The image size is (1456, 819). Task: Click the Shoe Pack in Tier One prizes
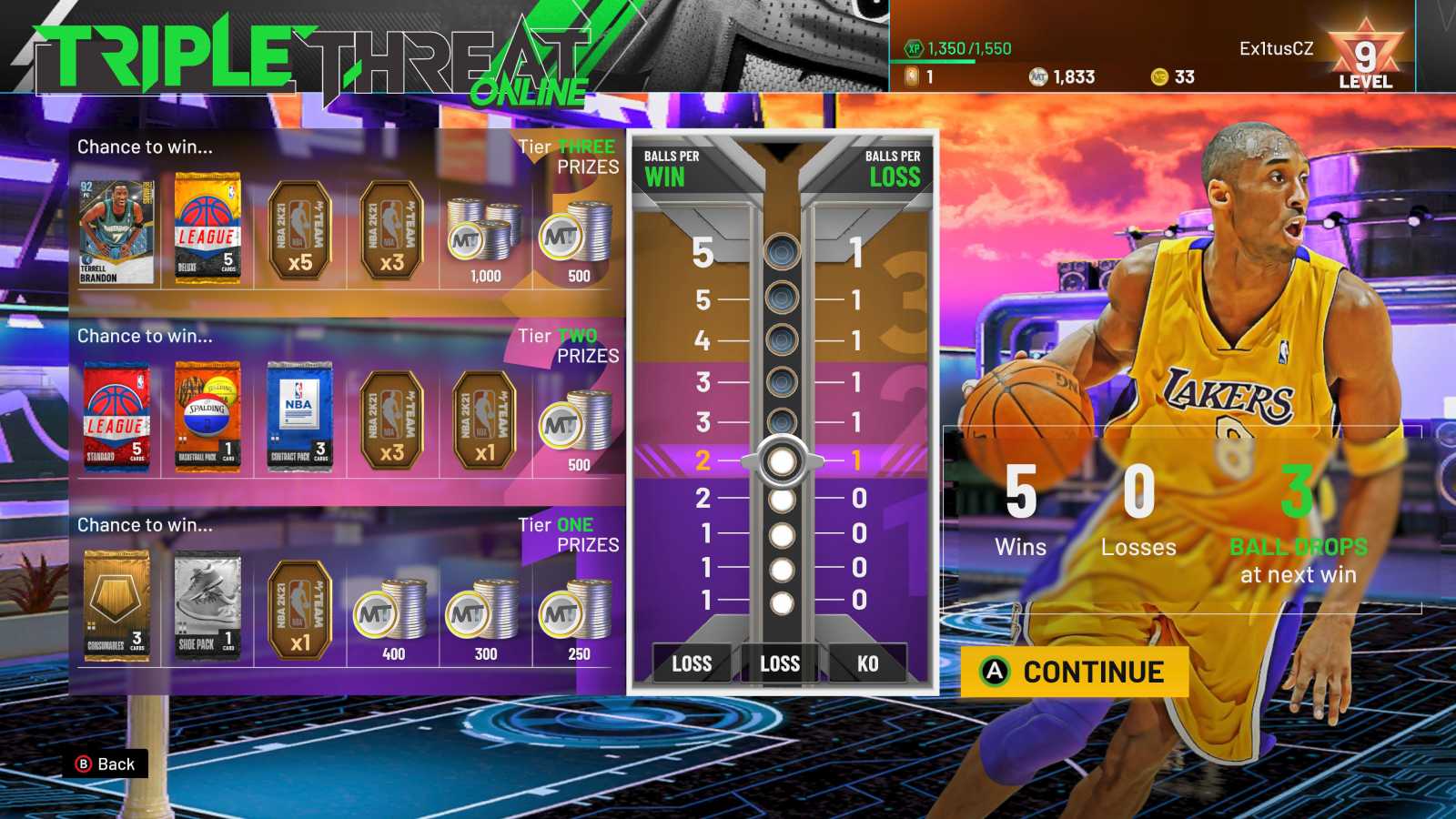(207, 605)
